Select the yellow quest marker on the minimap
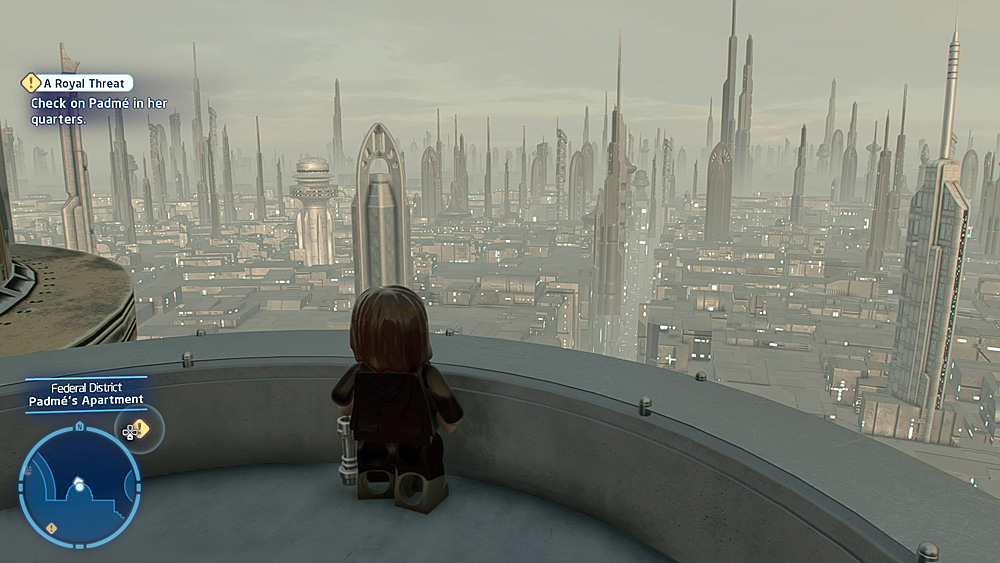 [52, 527]
